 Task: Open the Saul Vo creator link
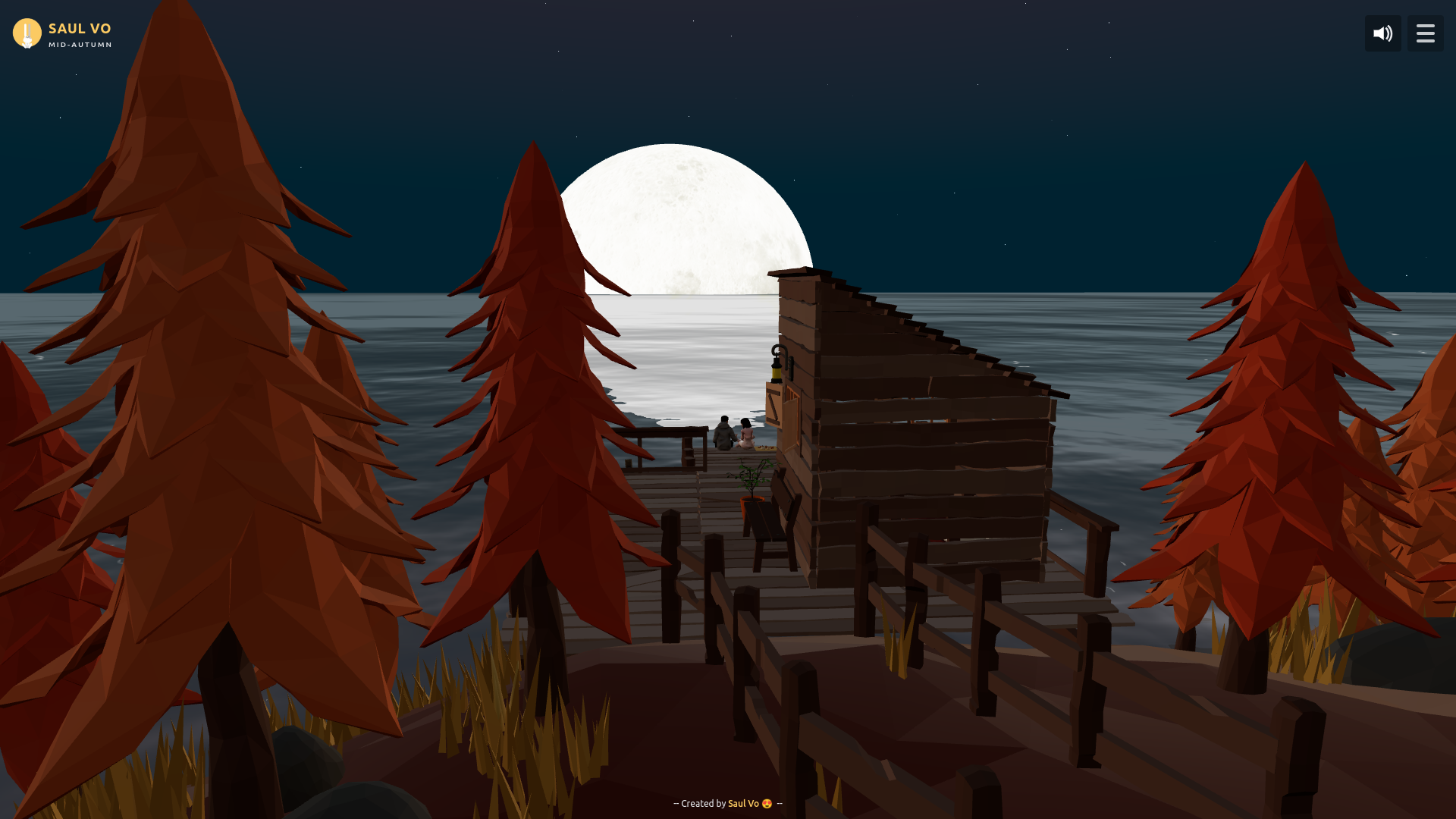(x=742, y=803)
